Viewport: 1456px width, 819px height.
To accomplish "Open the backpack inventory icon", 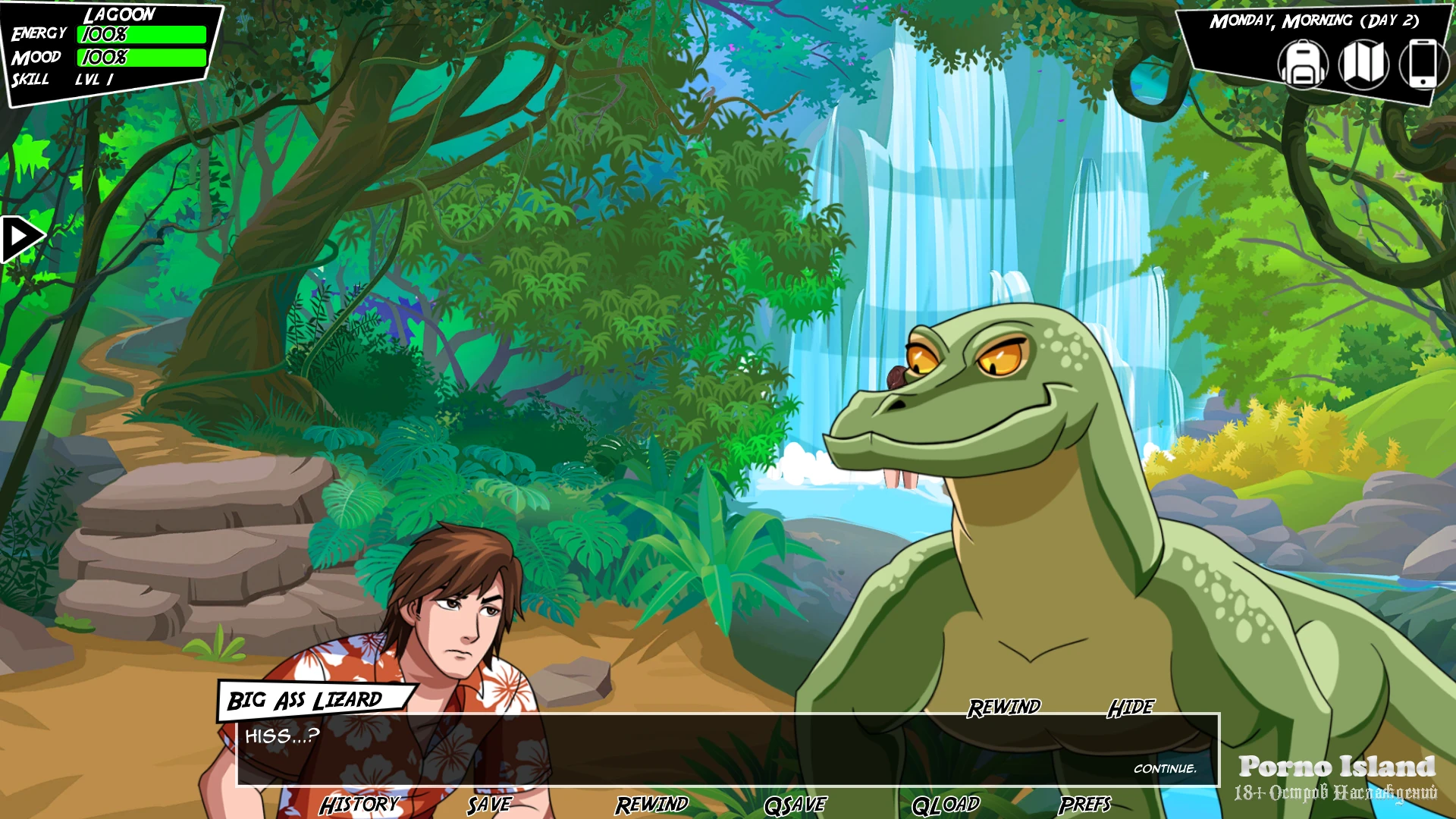I will (1302, 64).
